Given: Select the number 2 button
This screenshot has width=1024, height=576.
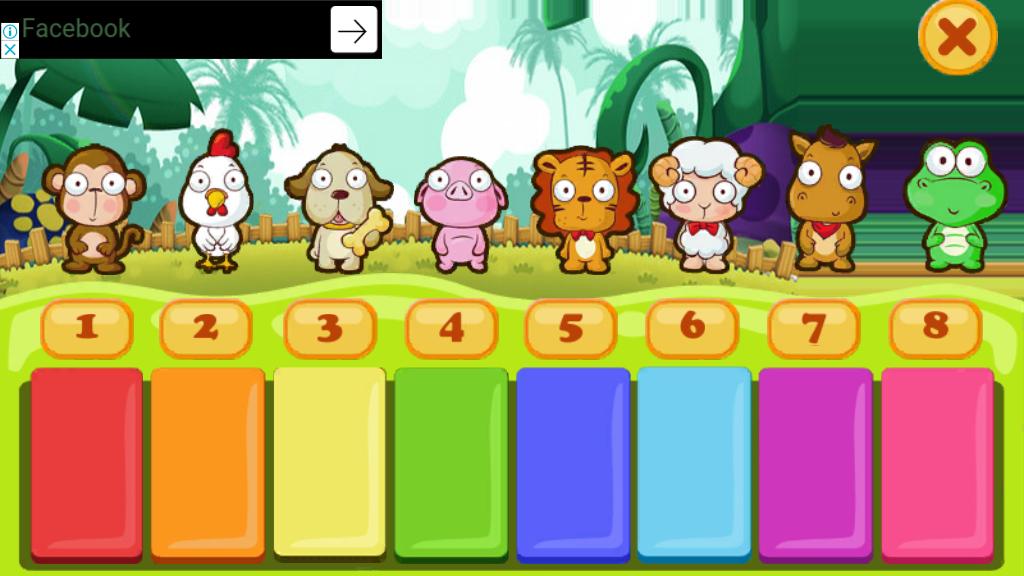Looking at the screenshot, I should click(206, 328).
